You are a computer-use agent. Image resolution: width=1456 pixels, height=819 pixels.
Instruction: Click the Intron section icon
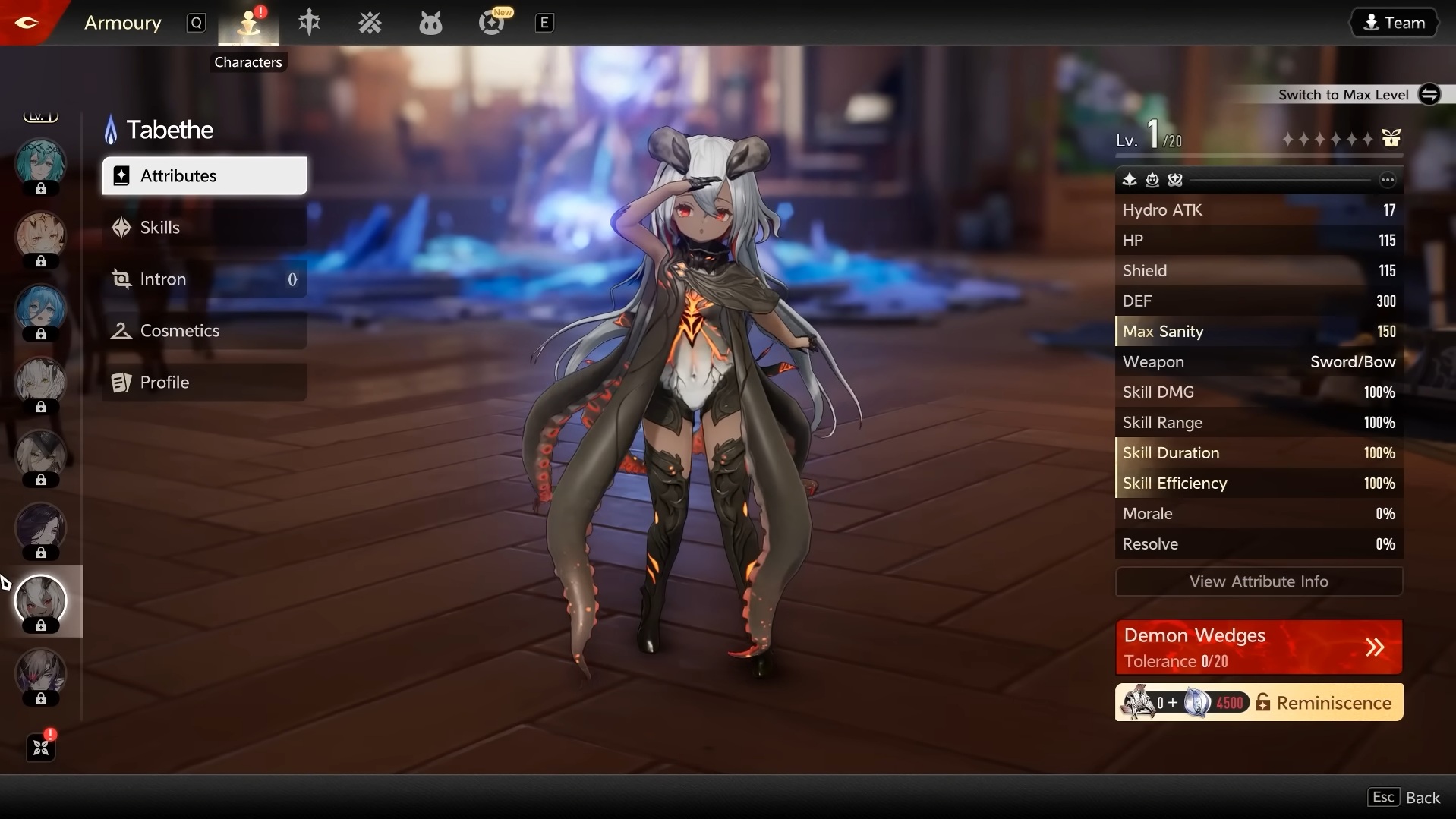tap(121, 279)
